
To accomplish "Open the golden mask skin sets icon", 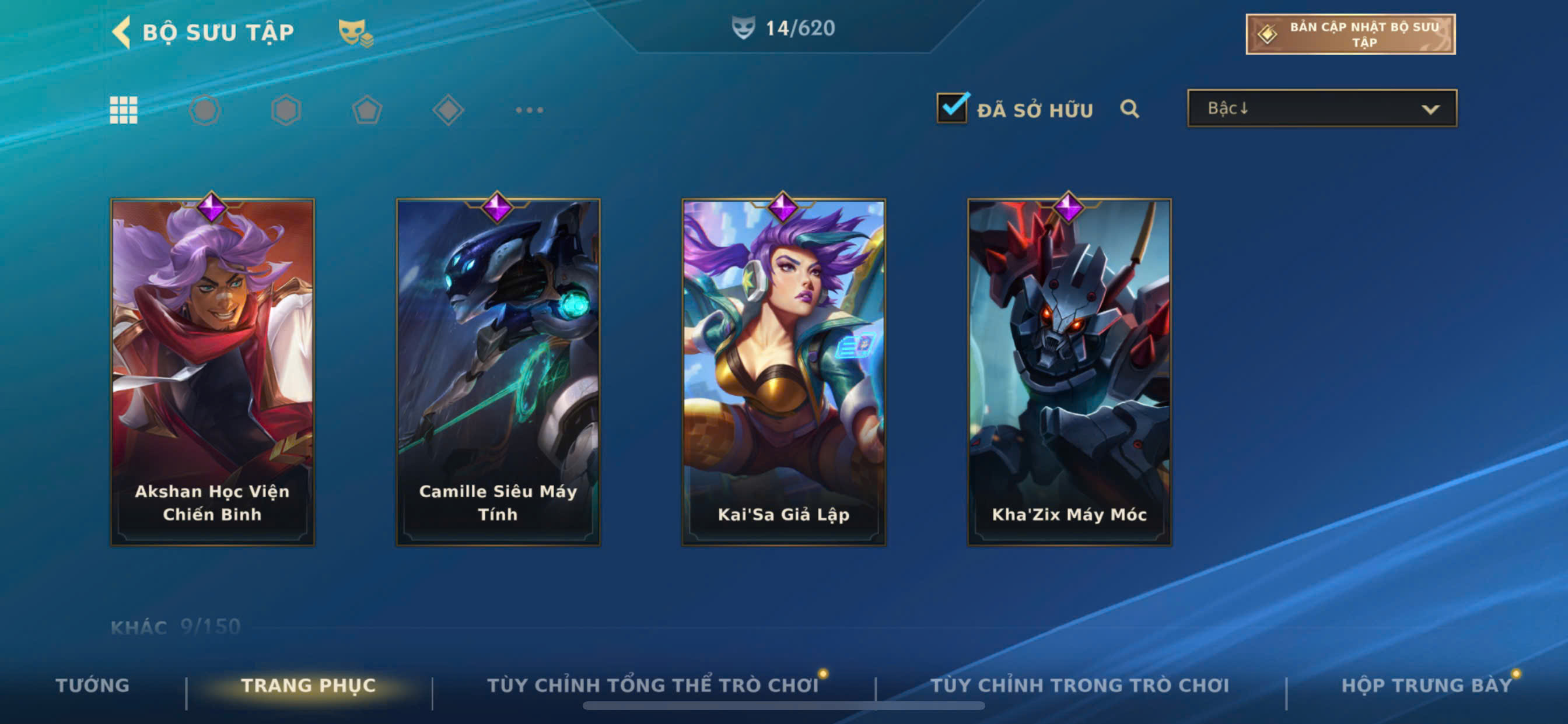I will point(355,32).
